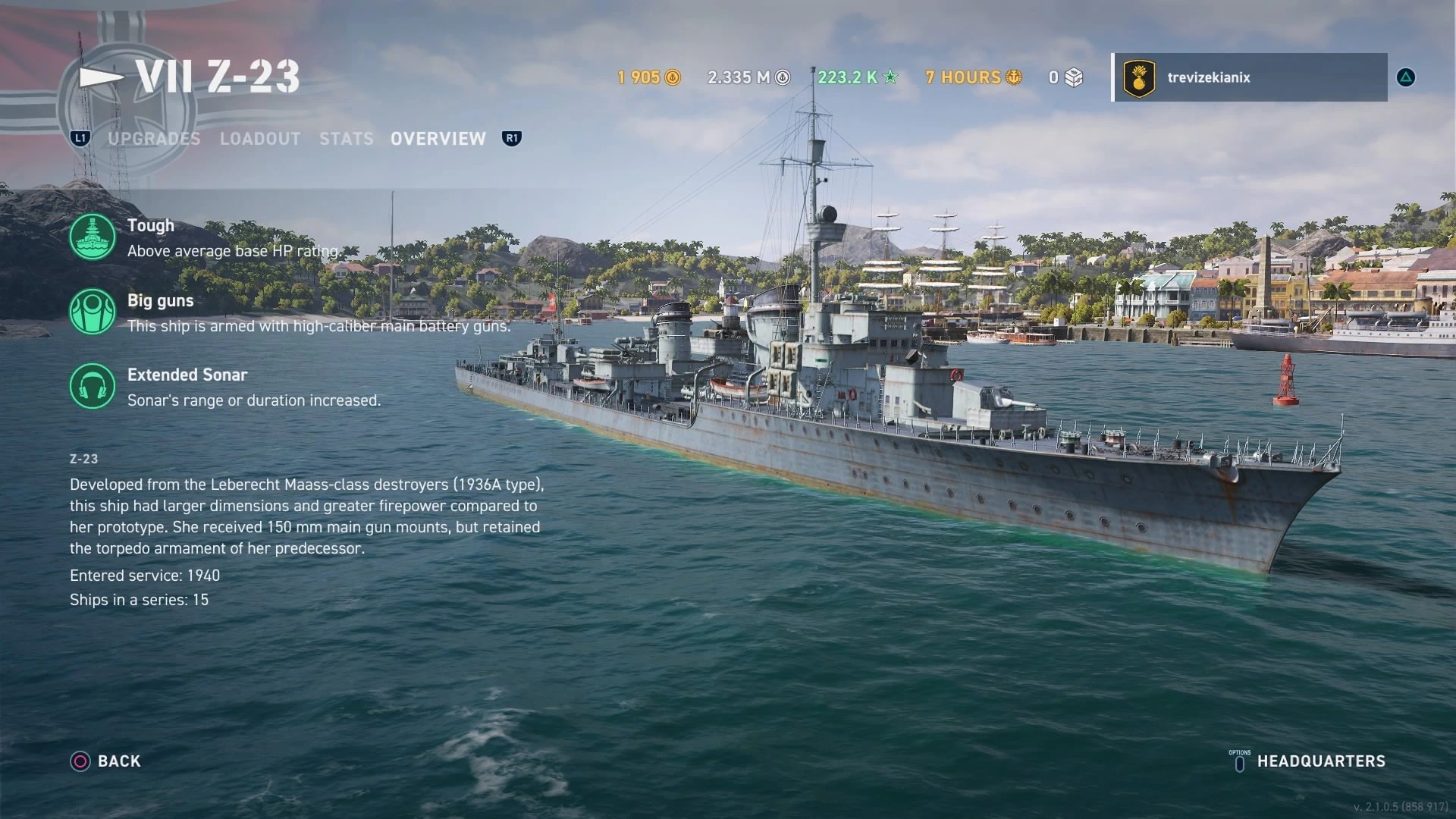Select the Overview tab
This screenshot has width=1456, height=819.
coord(438,139)
